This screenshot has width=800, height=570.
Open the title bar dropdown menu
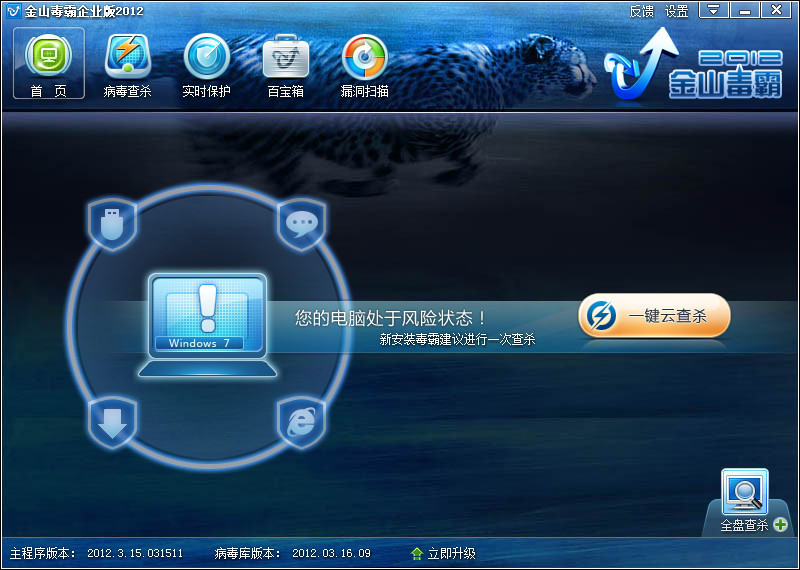point(712,10)
